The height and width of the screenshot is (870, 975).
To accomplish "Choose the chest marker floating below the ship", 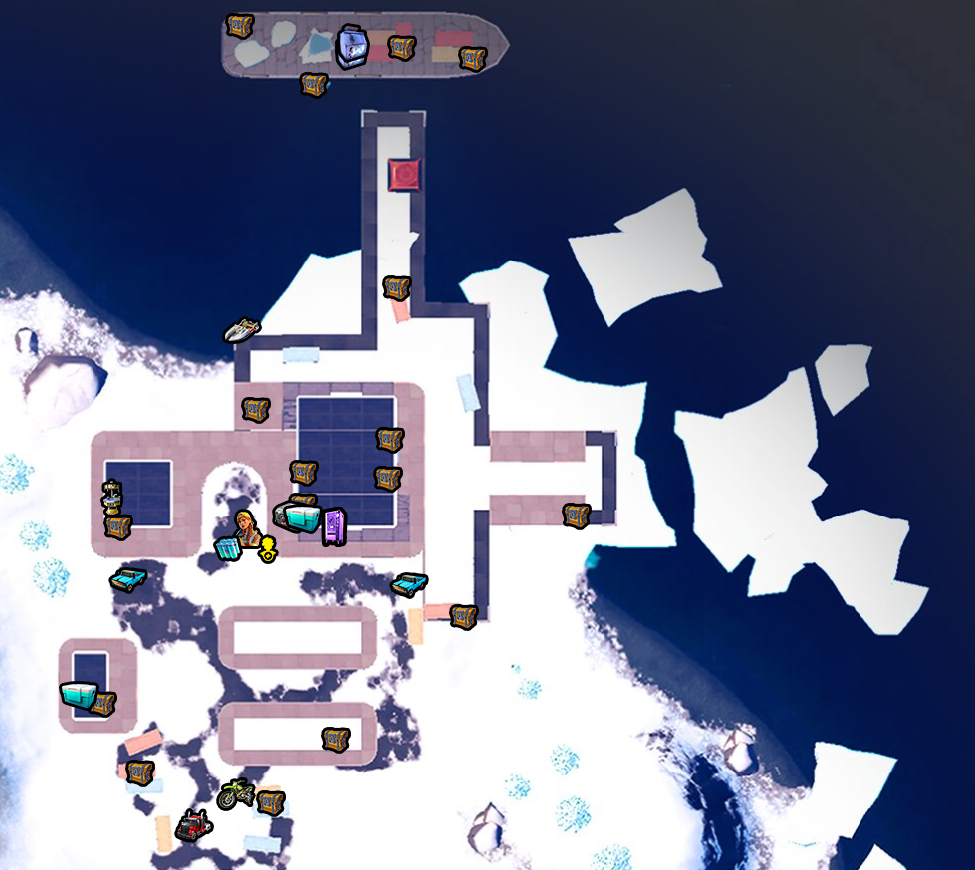I will (x=314, y=85).
